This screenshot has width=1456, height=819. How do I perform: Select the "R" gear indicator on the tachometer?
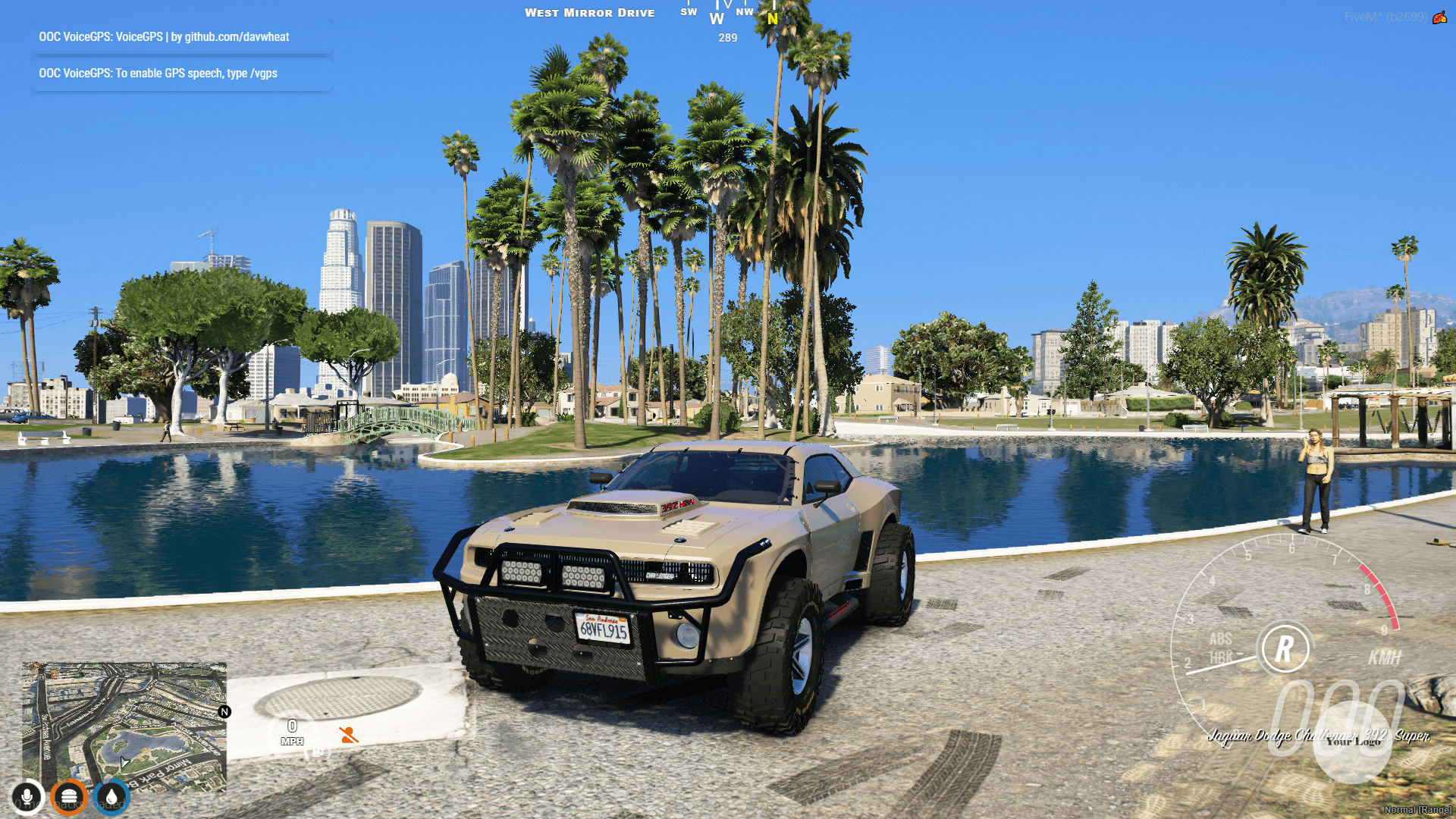click(x=1285, y=649)
